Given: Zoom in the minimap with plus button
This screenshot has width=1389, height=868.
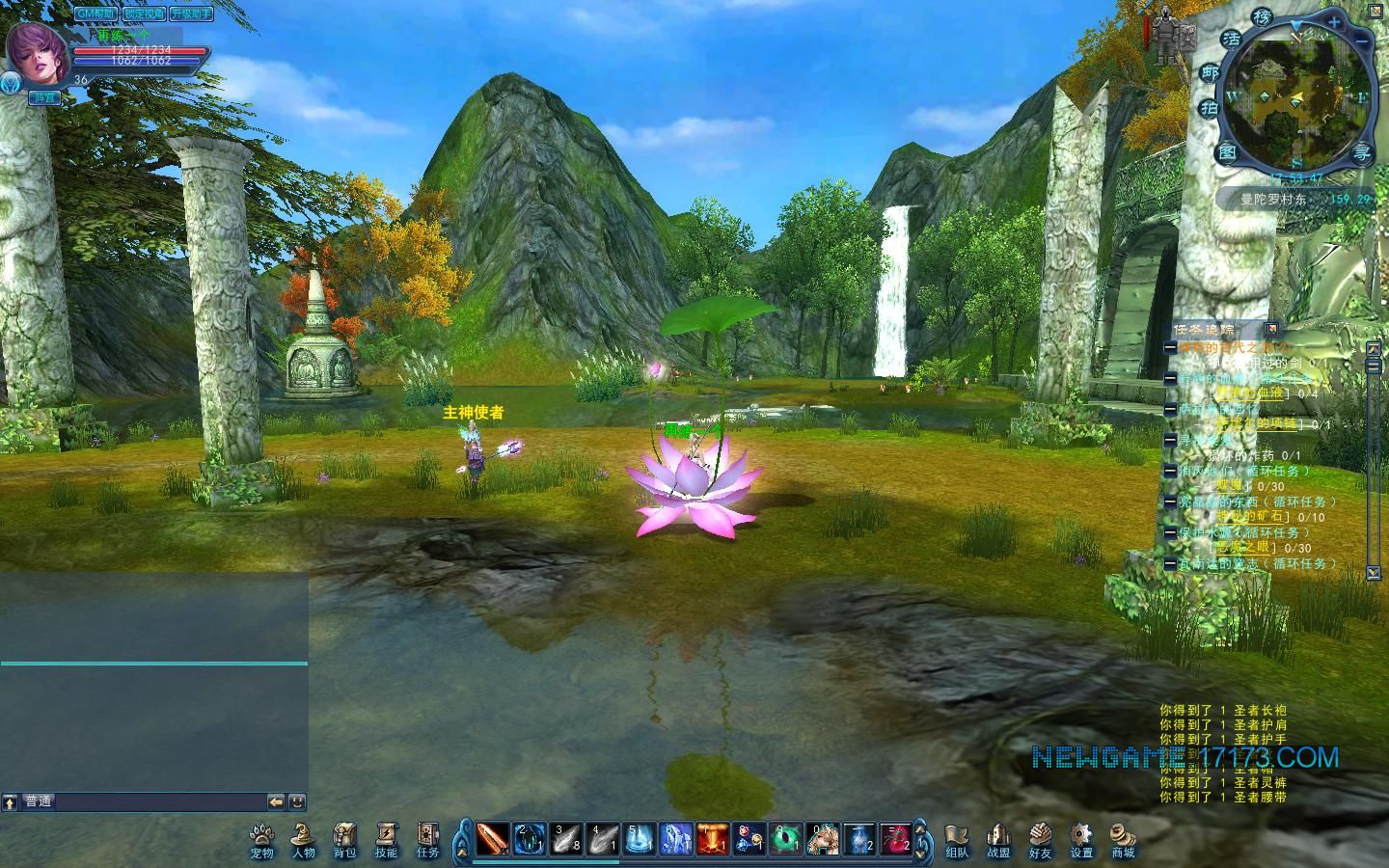Looking at the screenshot, I should (x=1334, y=22).
